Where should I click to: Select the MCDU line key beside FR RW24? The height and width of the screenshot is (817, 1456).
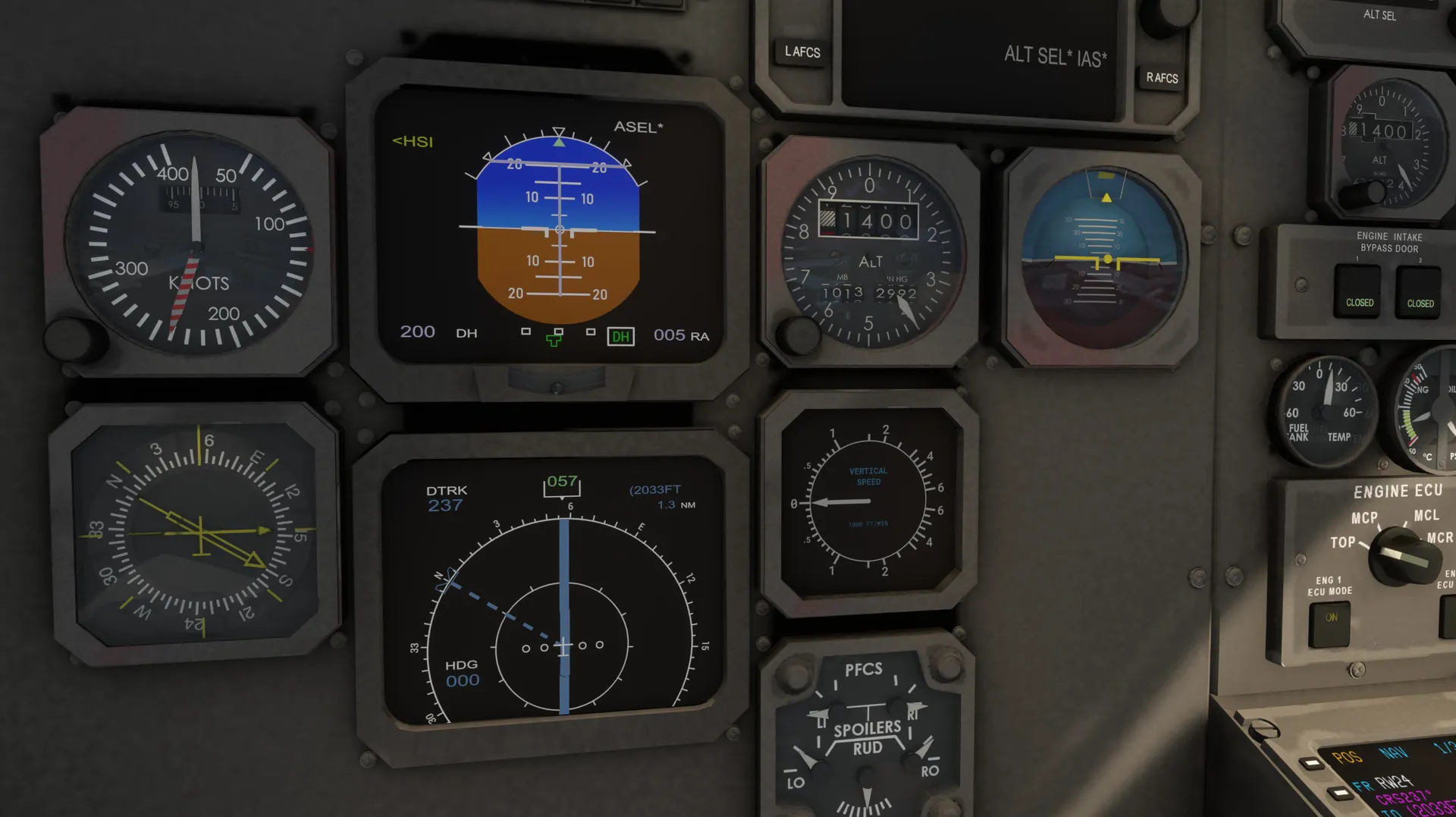point(1339,793)
